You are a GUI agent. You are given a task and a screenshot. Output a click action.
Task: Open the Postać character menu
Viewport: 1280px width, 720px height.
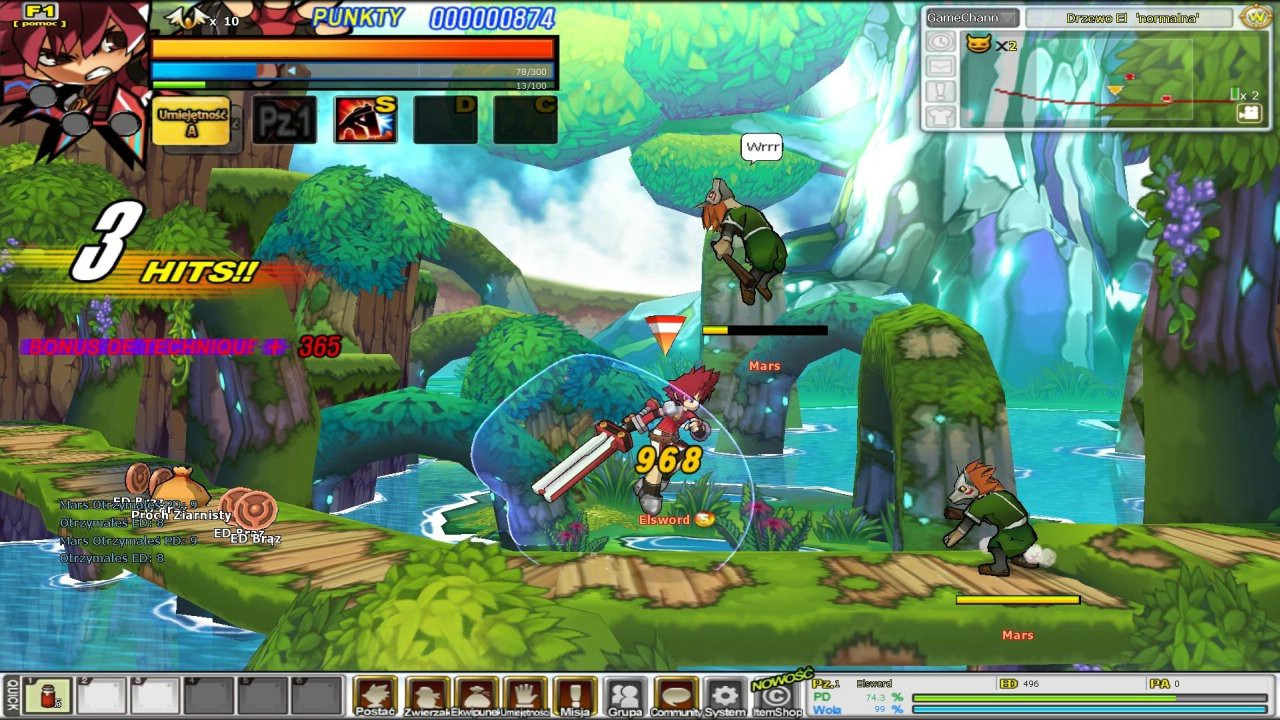375,695
